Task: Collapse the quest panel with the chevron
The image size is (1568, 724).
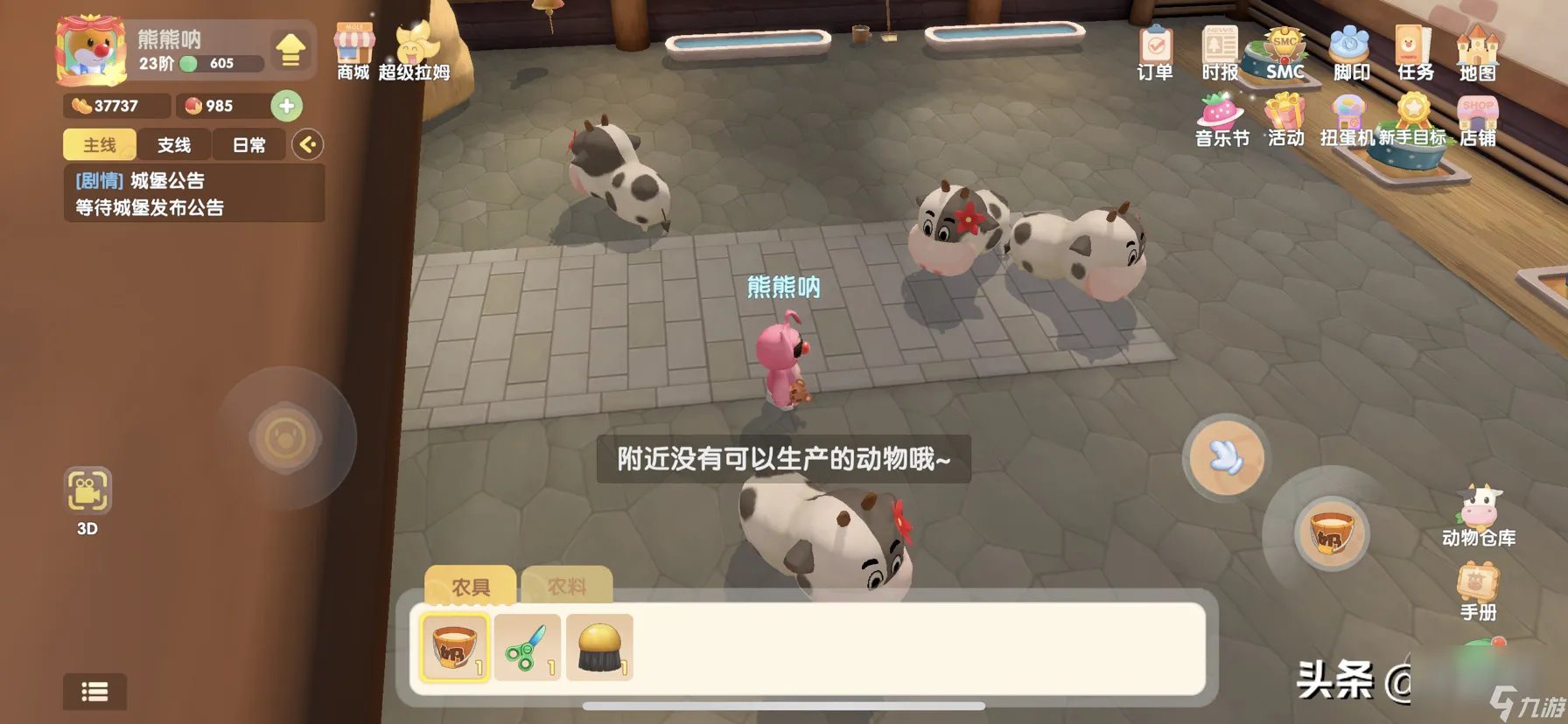Action: [308, 145]
